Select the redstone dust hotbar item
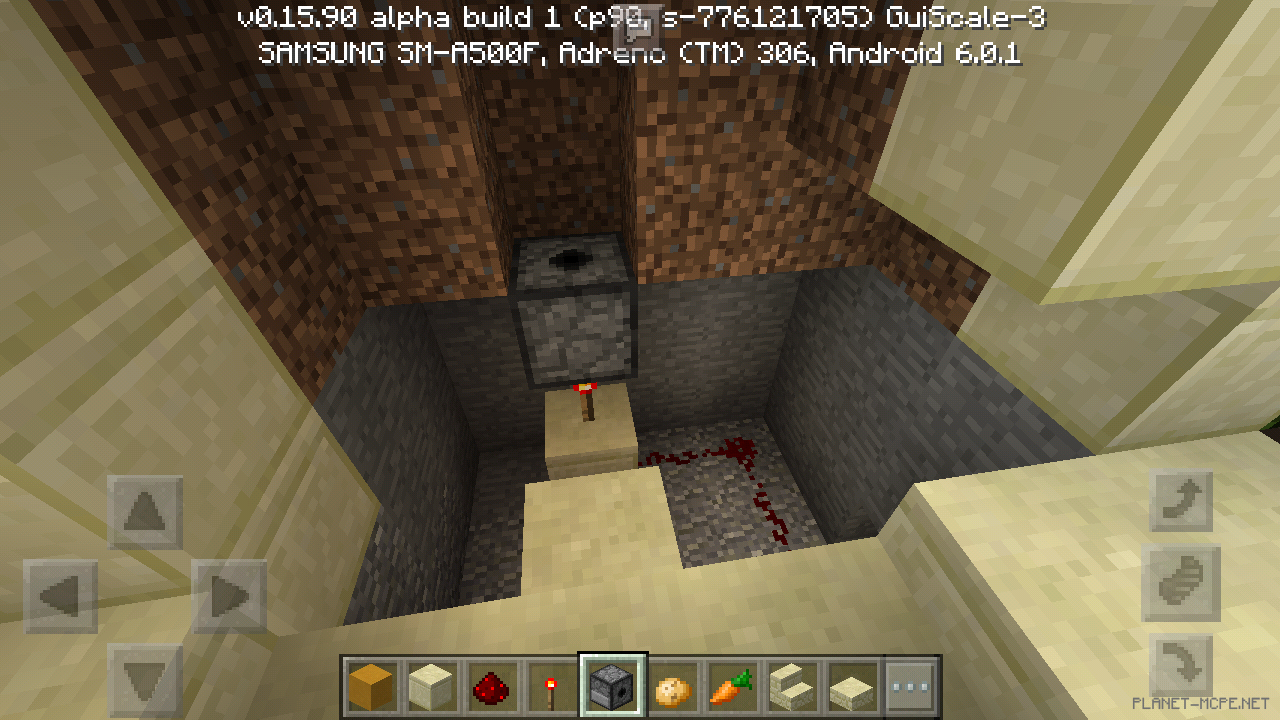1280x720 pixels. click(491, 686)
